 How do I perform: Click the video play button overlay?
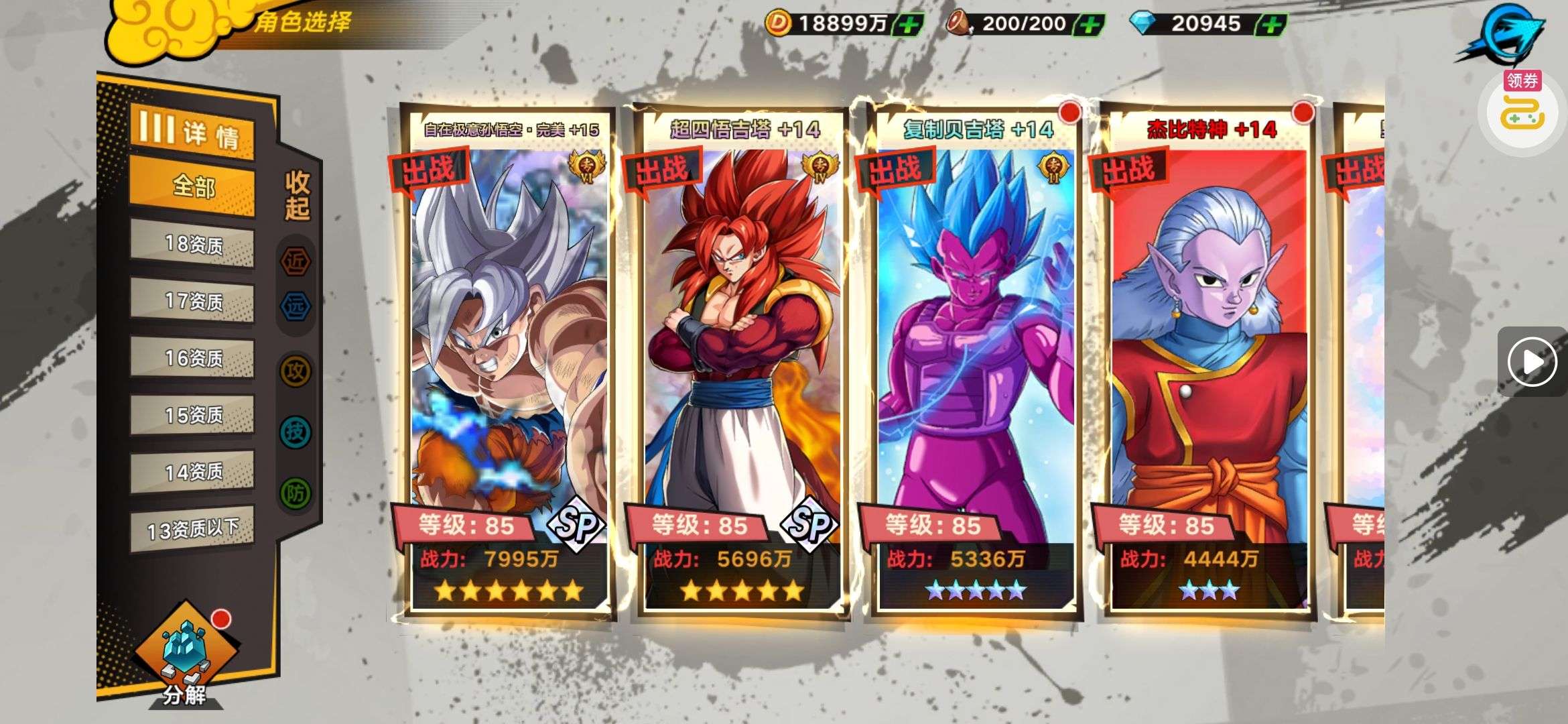1532,362
